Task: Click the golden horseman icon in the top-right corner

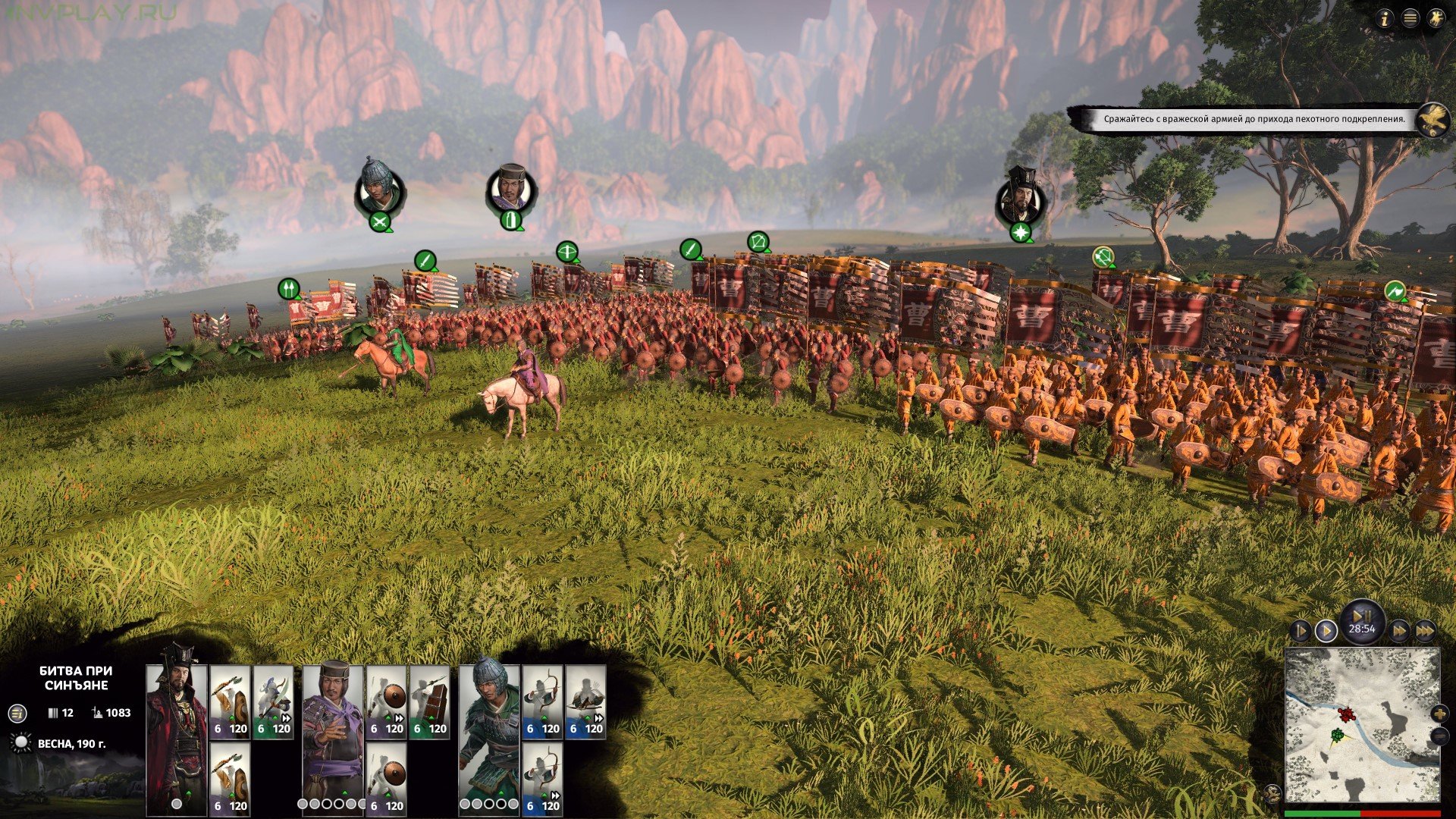Action: 1436,20
